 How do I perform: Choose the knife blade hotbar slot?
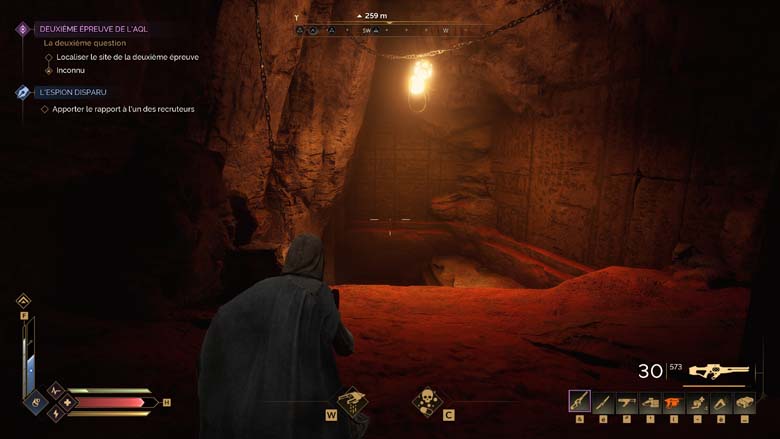pos(603,403)
